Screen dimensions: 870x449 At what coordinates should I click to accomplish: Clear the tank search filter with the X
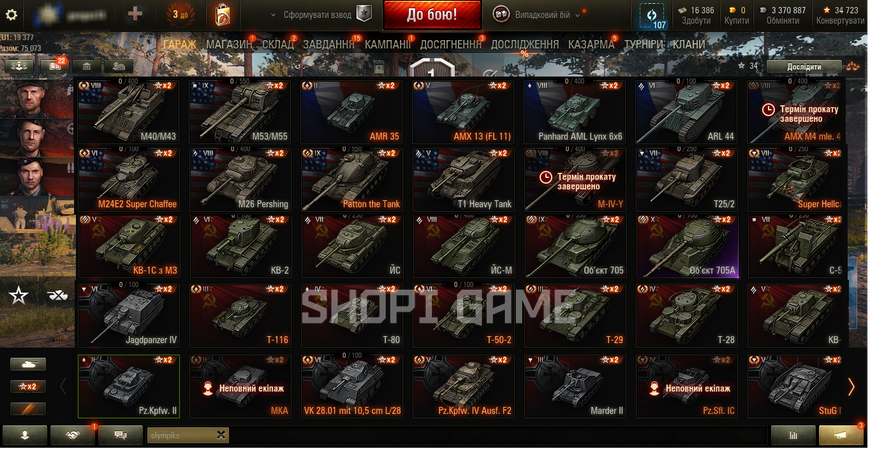(x=220, y=435)
